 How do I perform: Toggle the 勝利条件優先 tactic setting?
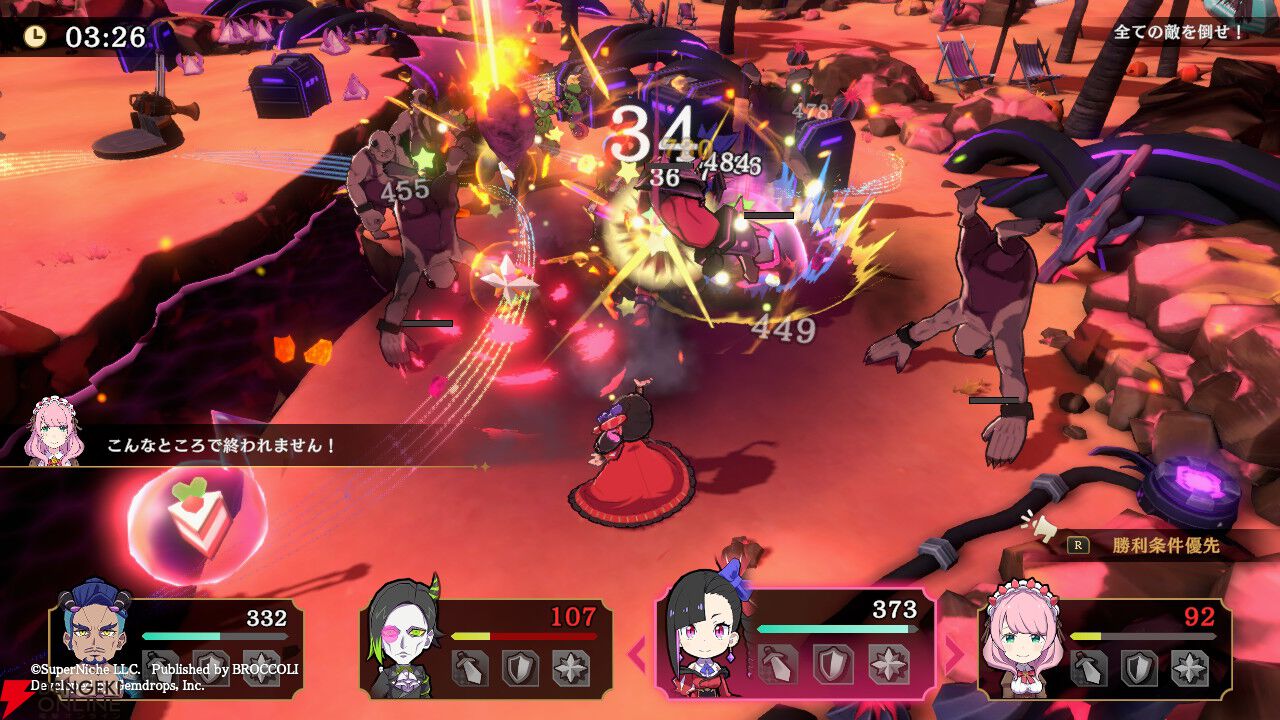[1150, 546]
